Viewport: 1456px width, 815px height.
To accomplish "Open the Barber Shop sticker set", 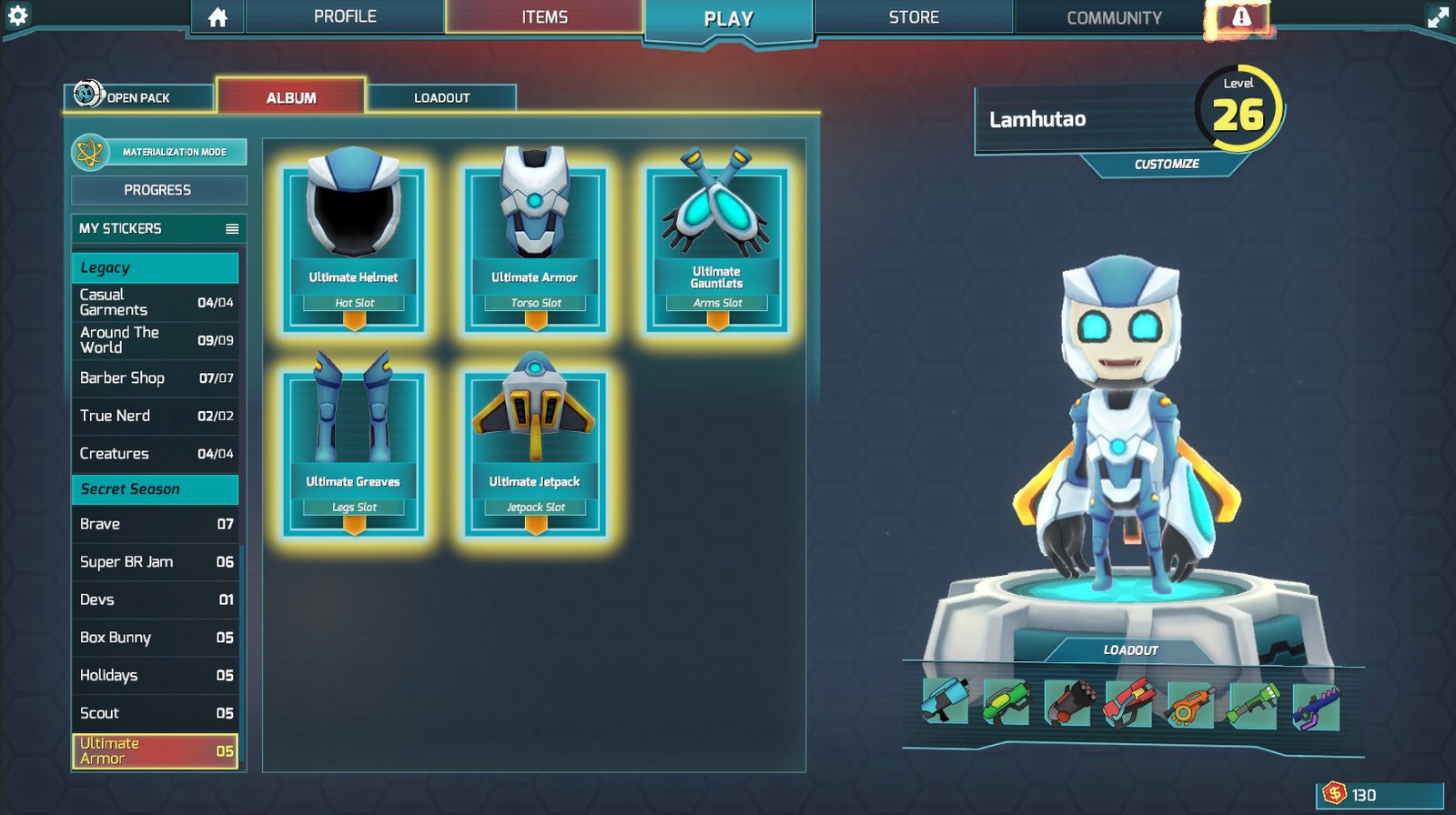I will (x=155, y=377).
